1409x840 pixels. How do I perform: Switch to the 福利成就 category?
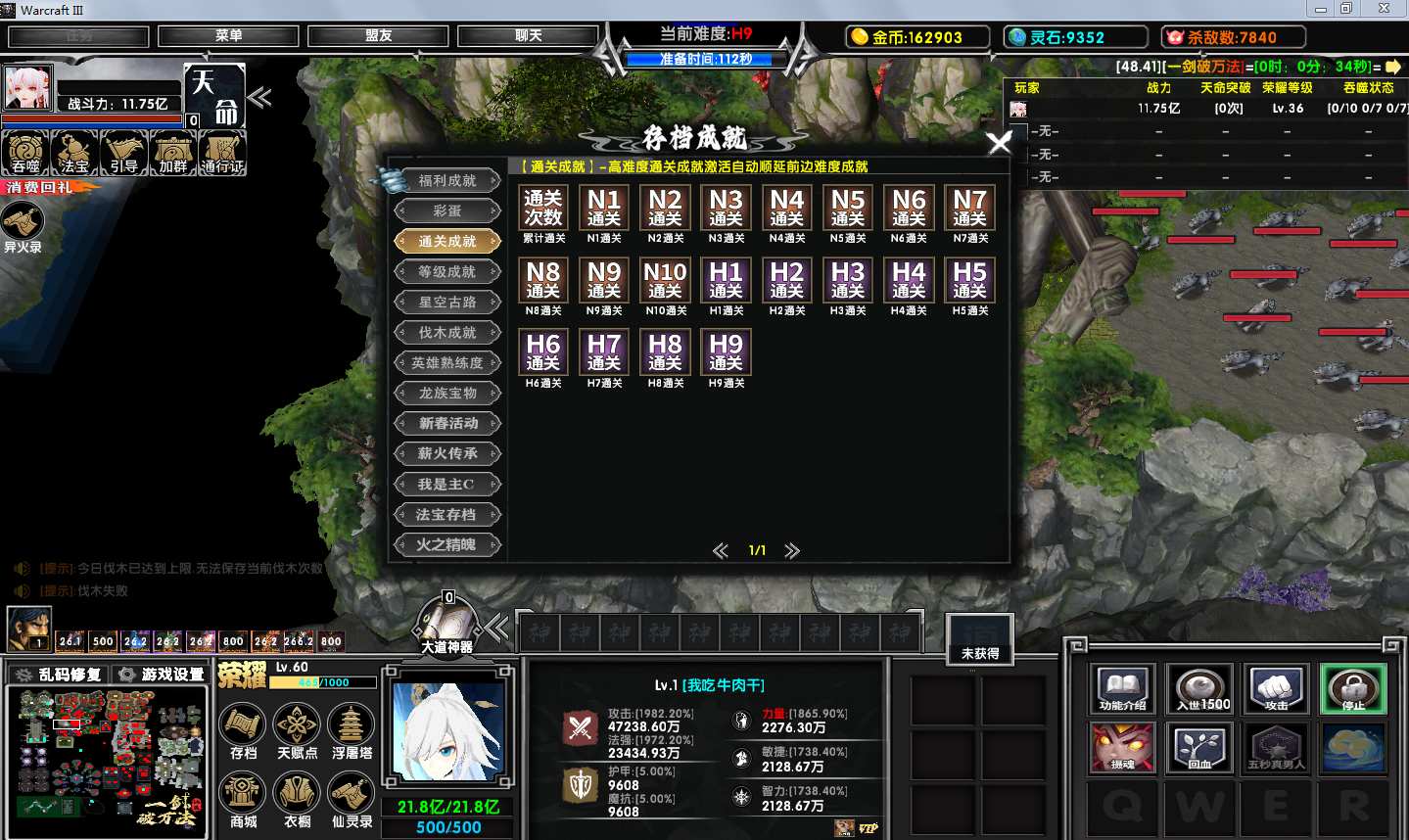tap(447, 181)
